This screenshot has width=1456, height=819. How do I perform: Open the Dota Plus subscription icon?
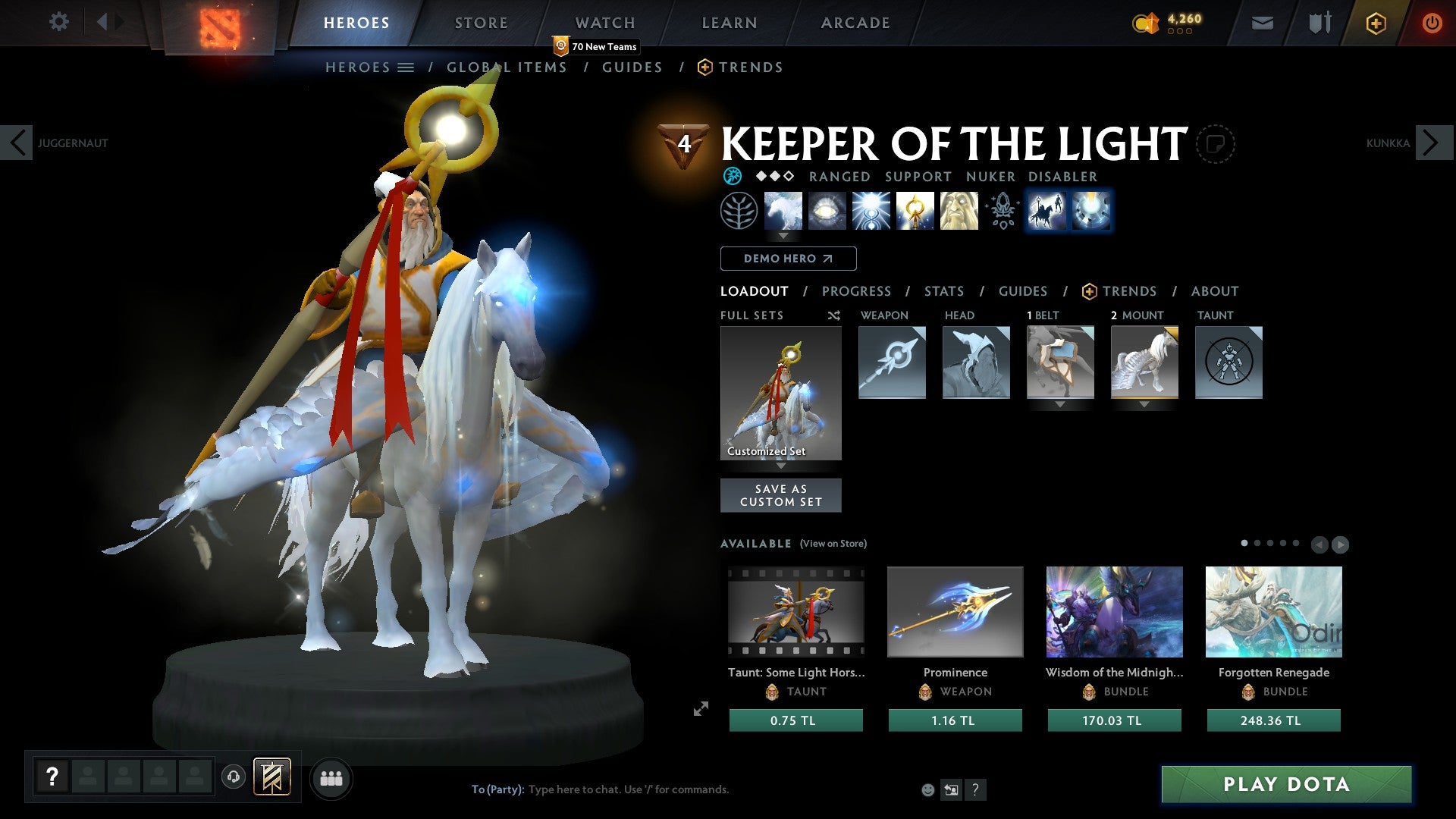point(1375,23)
